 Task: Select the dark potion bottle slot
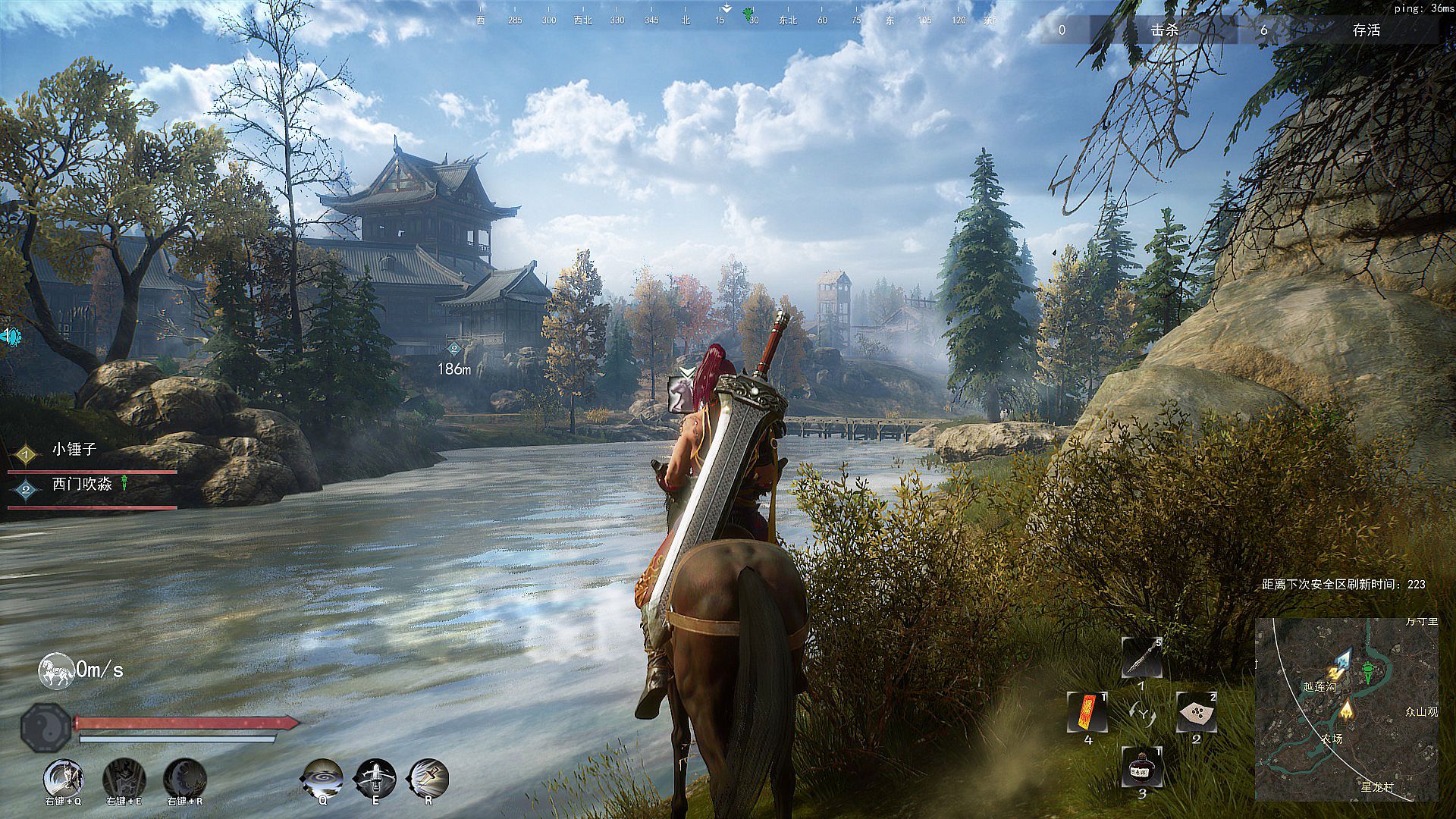[x=1141, y=767]
